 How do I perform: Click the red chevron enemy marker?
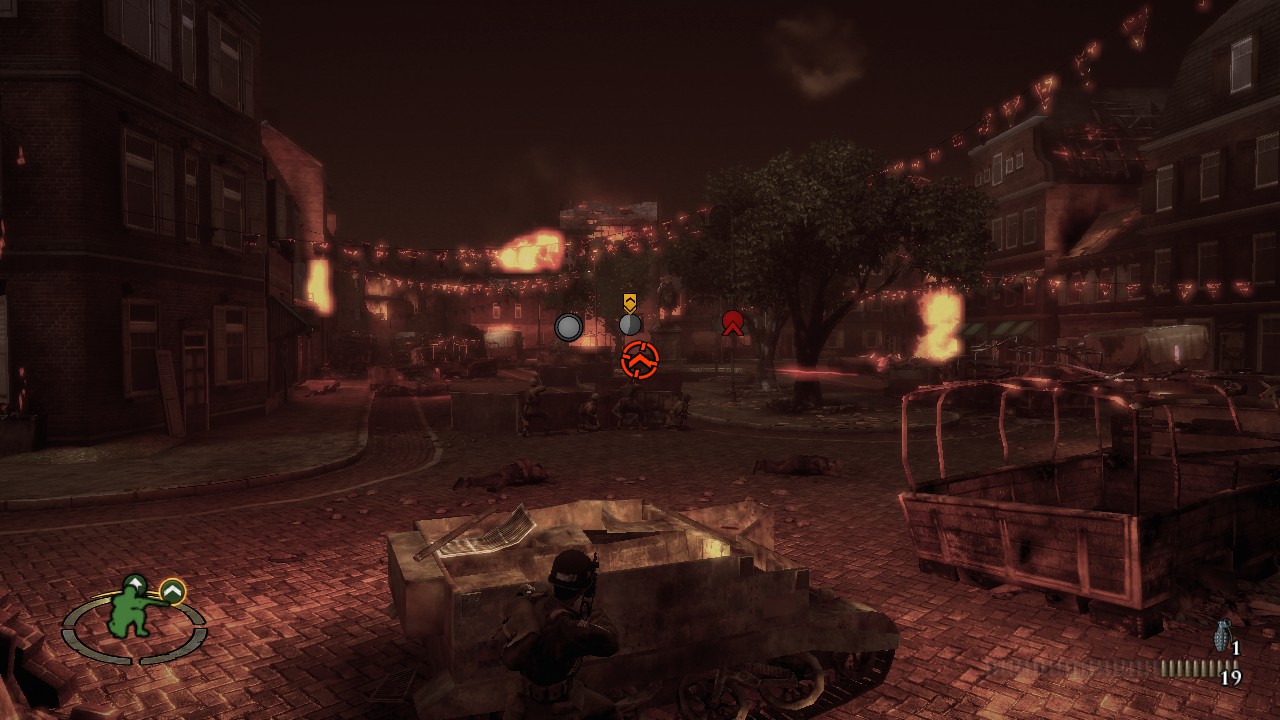pyautogui.click(x=733, y=322)
